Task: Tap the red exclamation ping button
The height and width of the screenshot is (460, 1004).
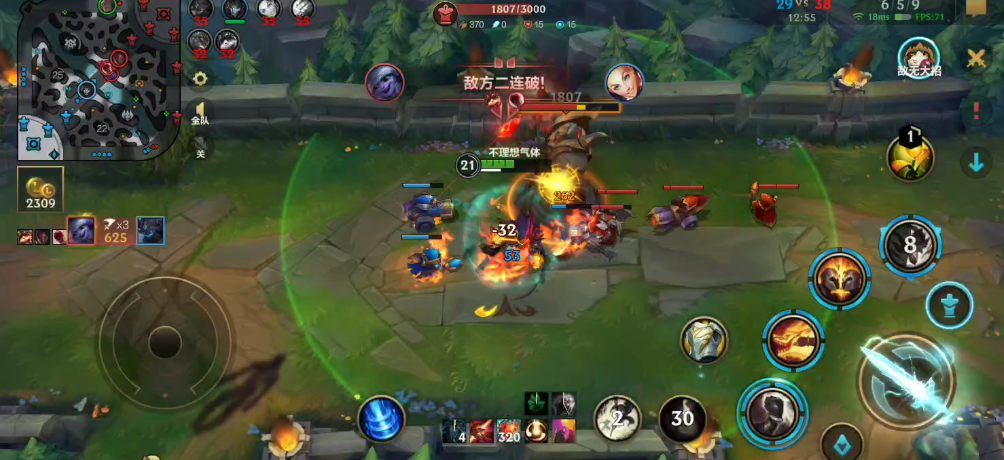Action: point(976,111)
